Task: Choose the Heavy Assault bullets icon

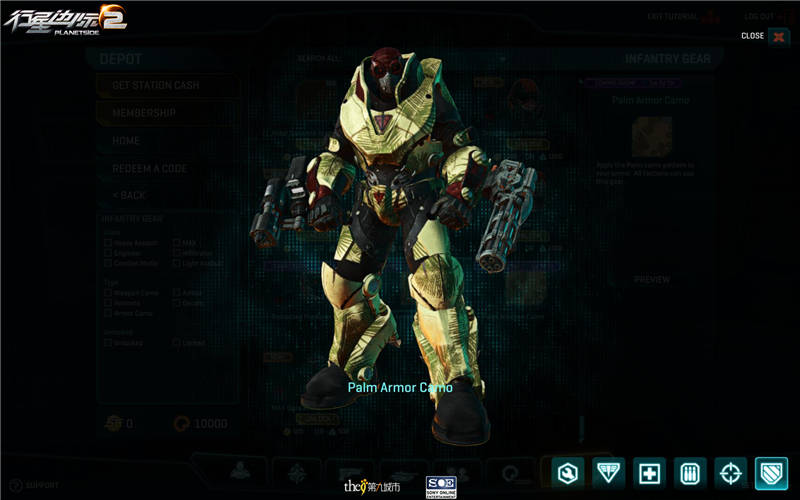Action: [x=691, y=472]
